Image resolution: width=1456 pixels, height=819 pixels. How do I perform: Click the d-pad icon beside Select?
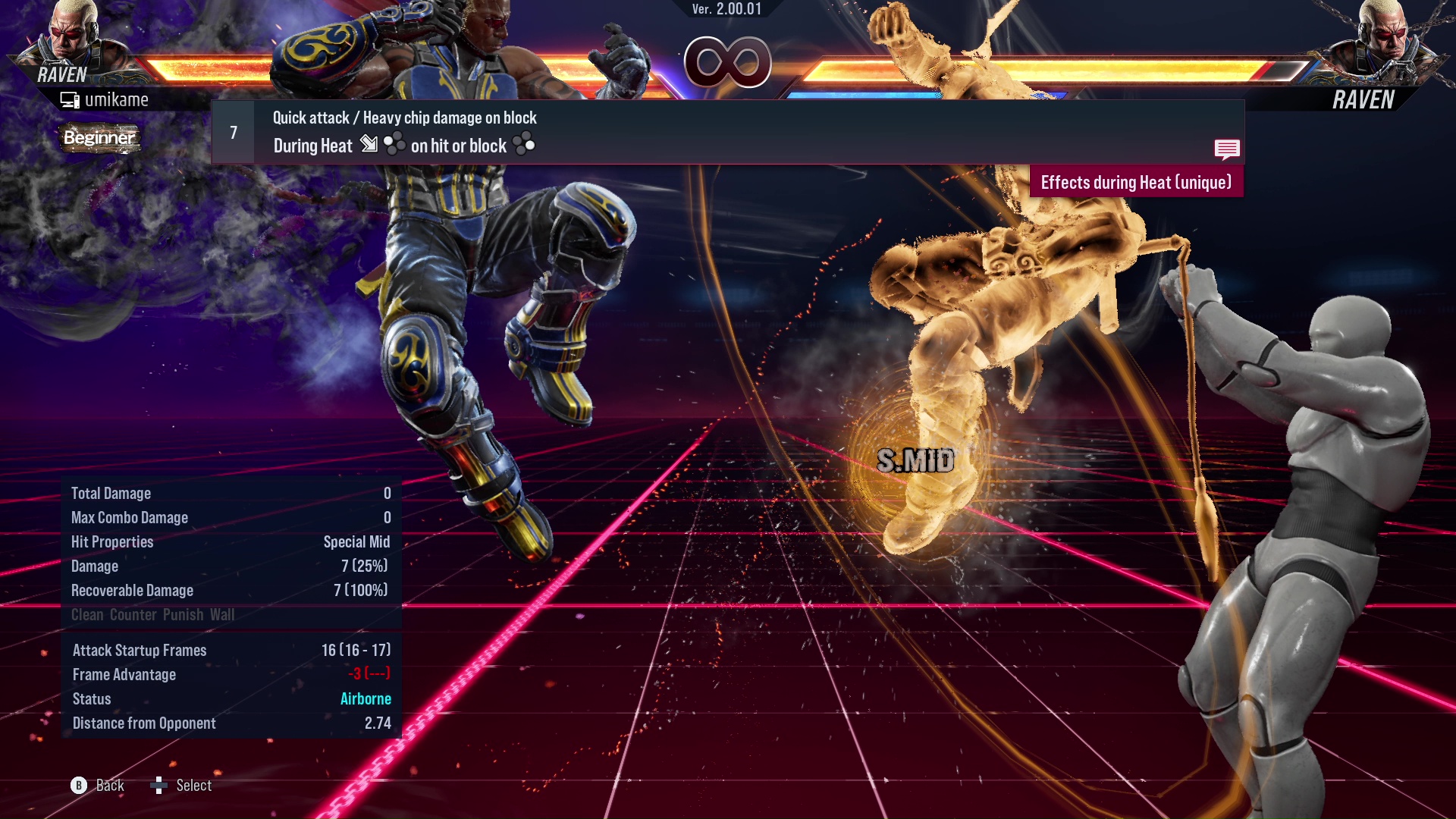point(159,785)
